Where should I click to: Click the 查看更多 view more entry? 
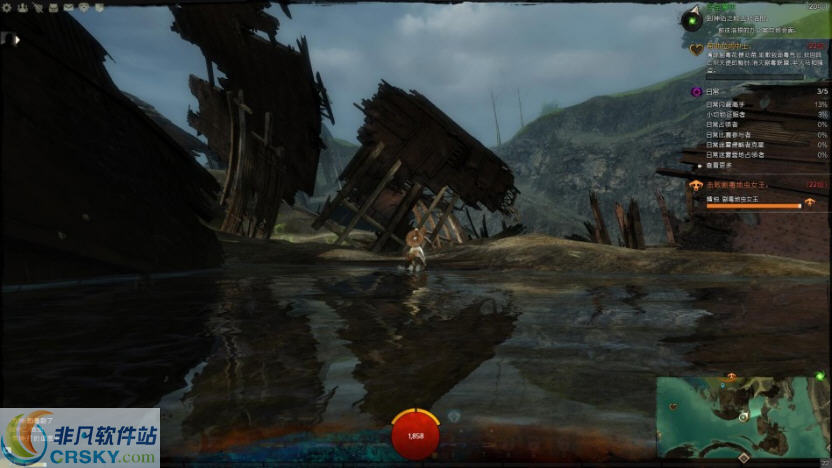[721, 167]
